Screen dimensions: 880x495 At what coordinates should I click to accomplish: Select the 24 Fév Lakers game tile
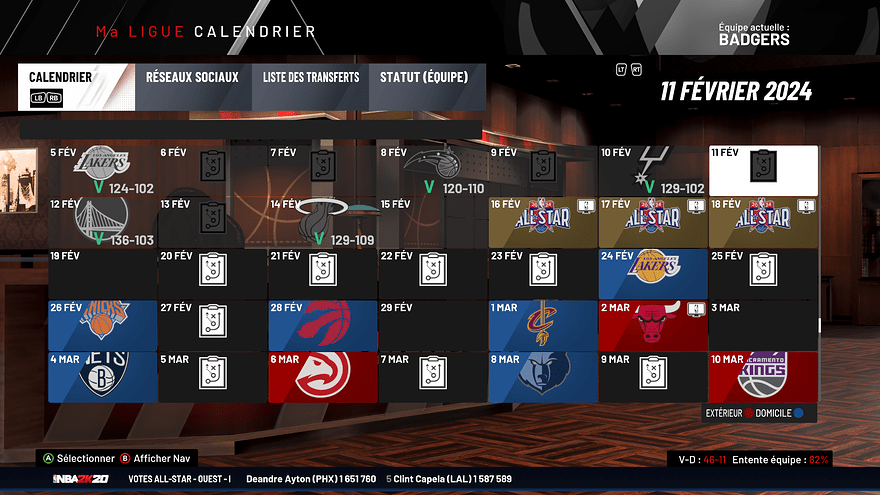pos(653,273)
